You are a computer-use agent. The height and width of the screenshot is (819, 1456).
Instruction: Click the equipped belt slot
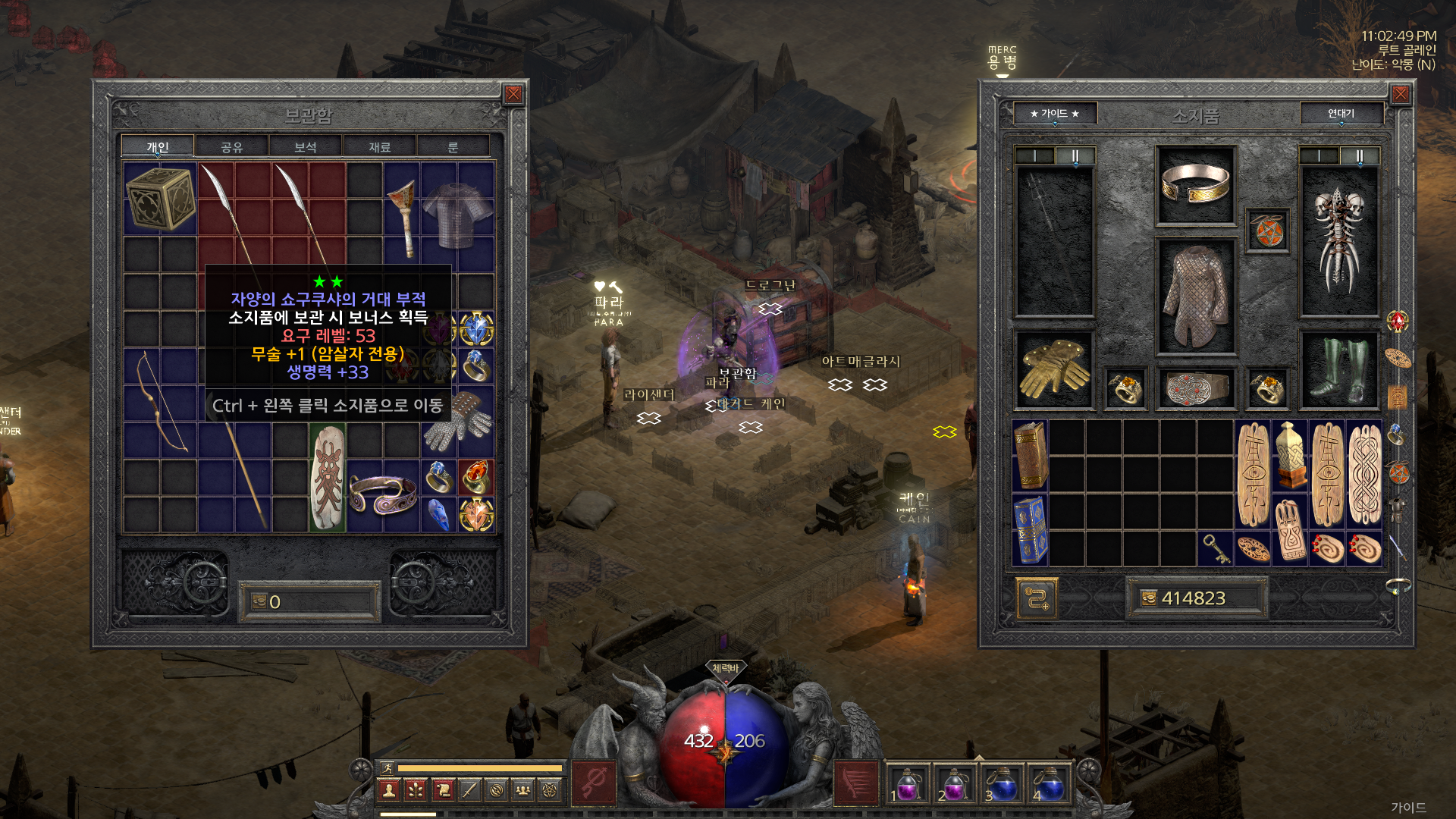1196,388
